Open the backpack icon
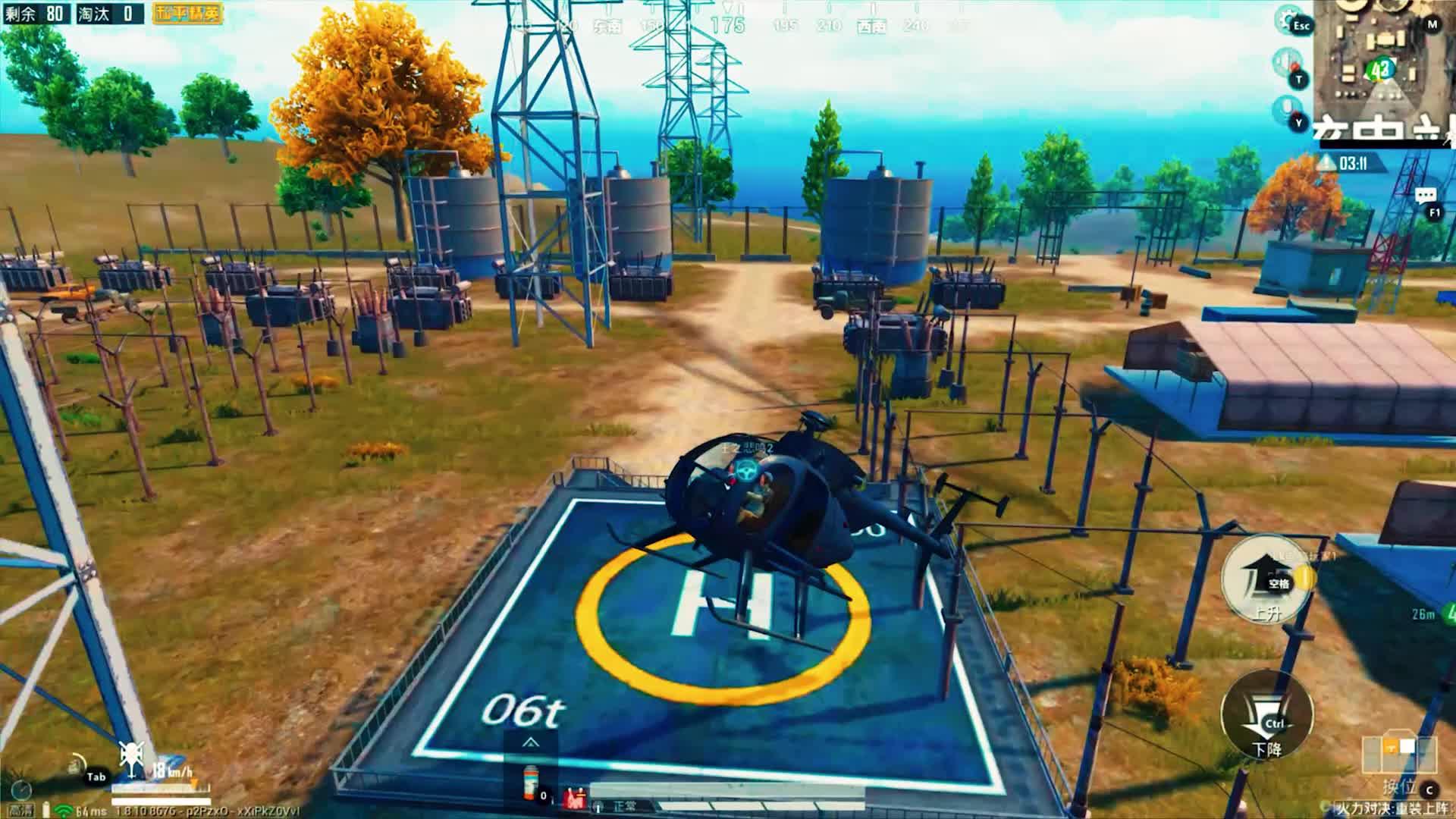 [76, 764]
